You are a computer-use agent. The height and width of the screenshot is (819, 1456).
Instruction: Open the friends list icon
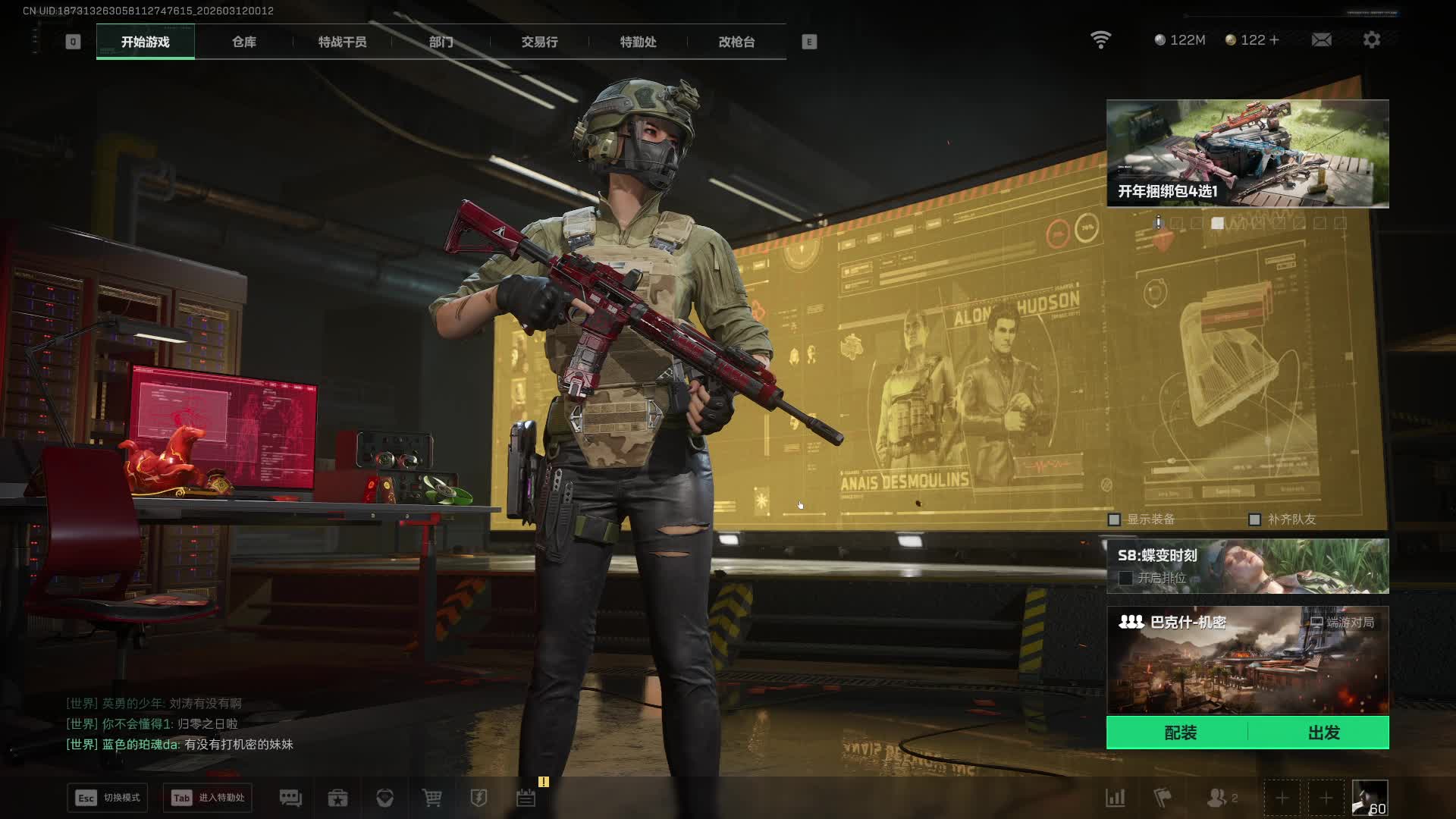(x=1218, y=798)
